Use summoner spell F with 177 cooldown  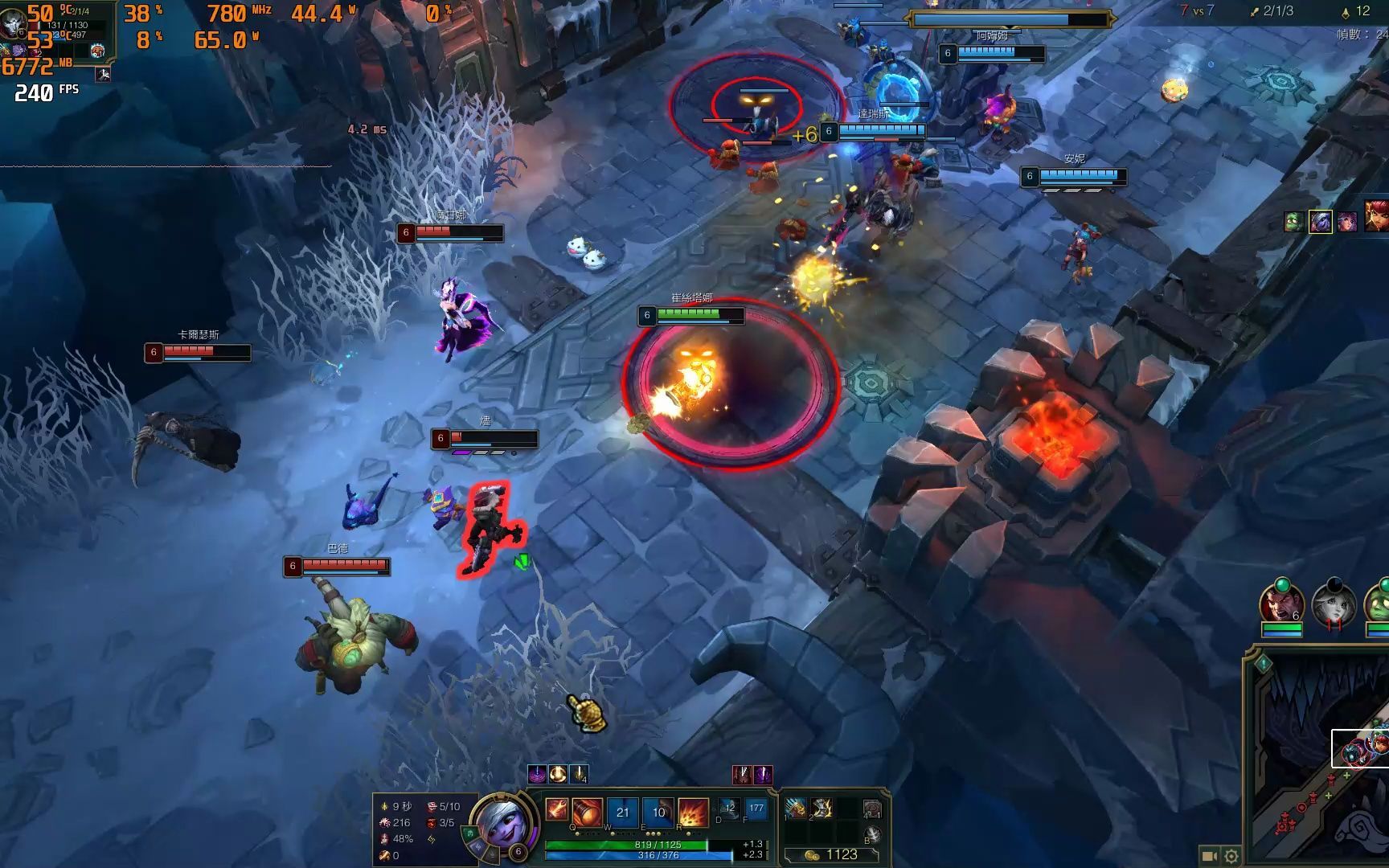(756, 808)
